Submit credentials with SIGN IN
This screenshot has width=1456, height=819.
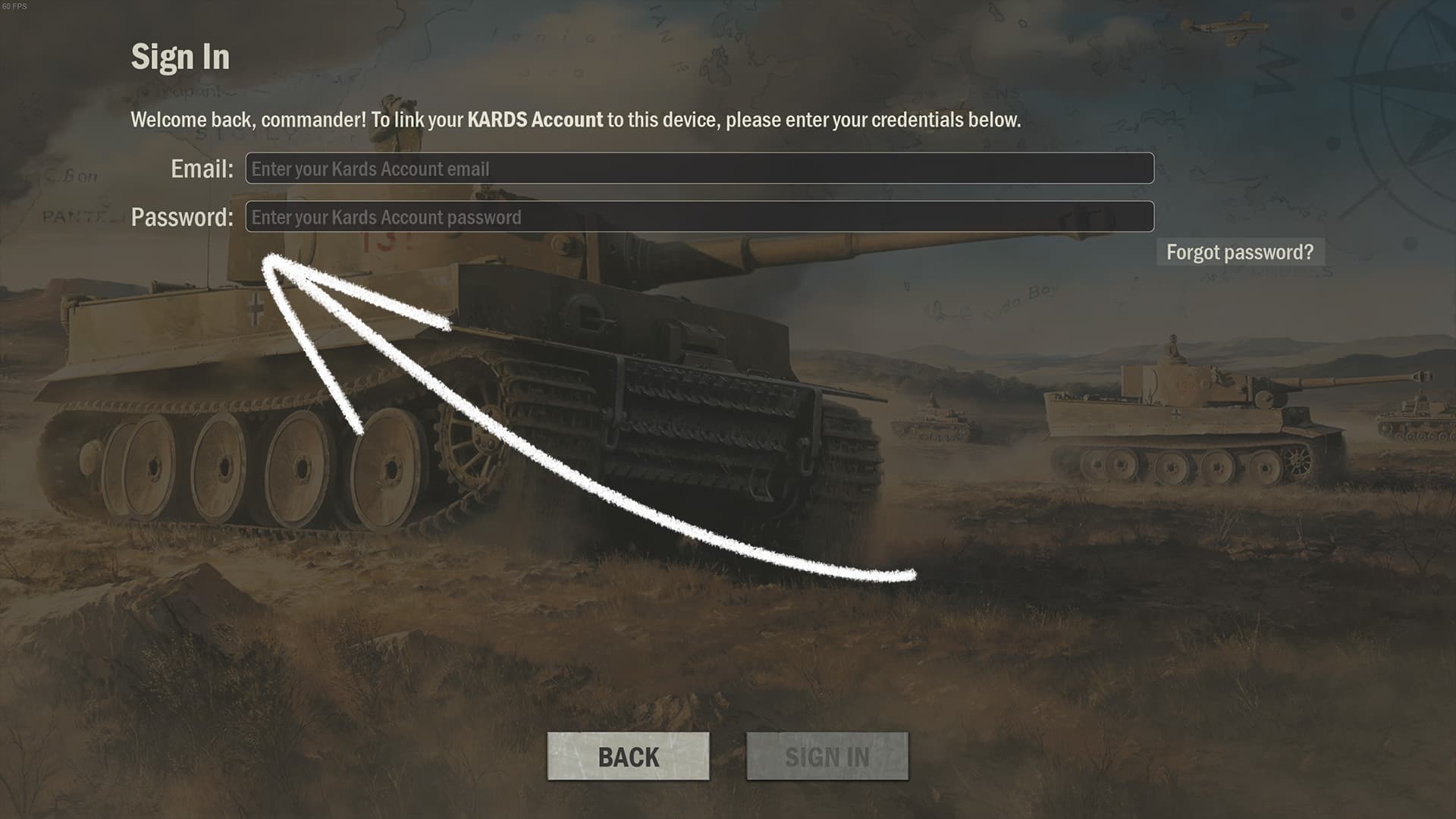pyautogui.click(x=827, y=756)
